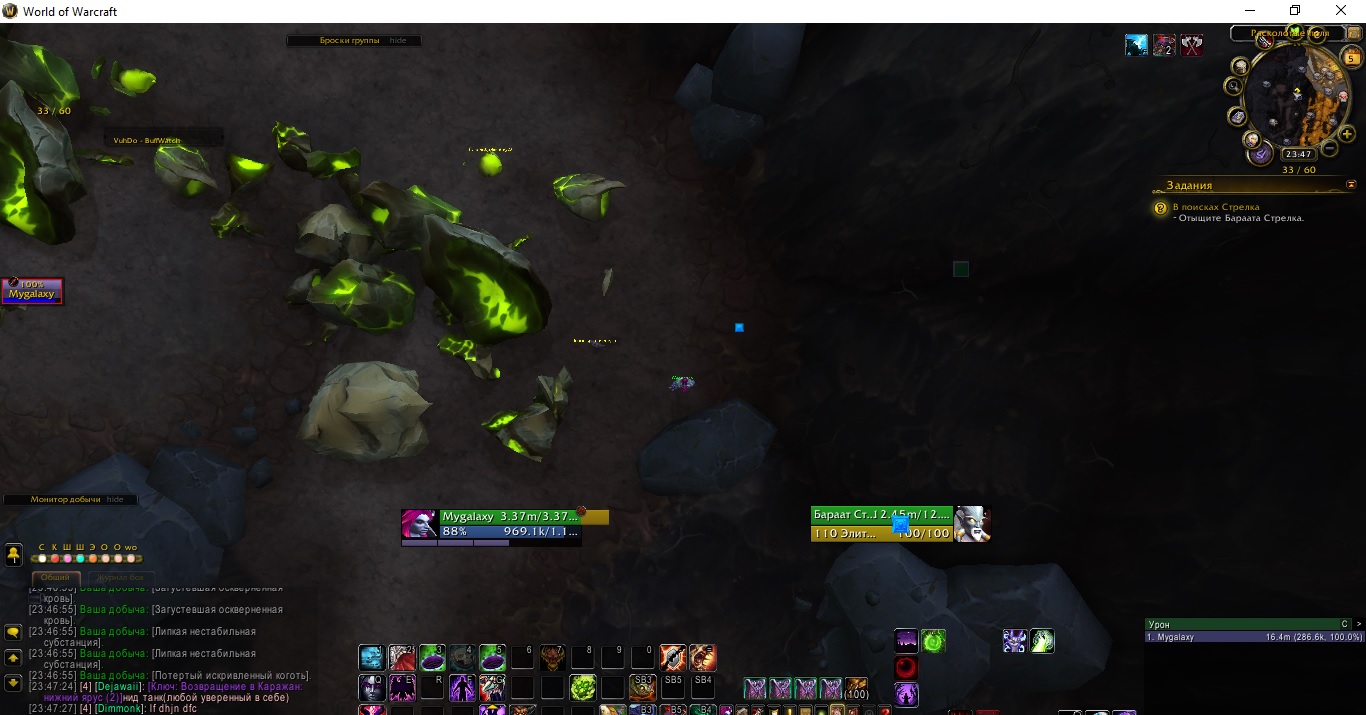
Task: Use the ability in hotbar slot 1
Action: (x=371, y=657)
